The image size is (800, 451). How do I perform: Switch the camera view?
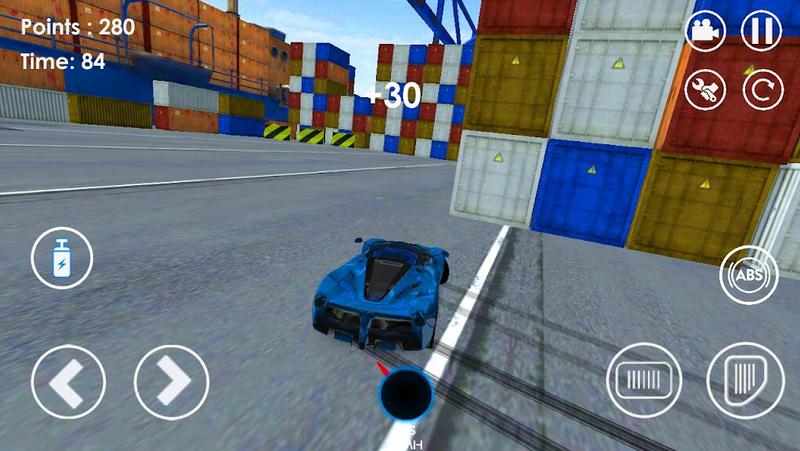tap(705, 30)
